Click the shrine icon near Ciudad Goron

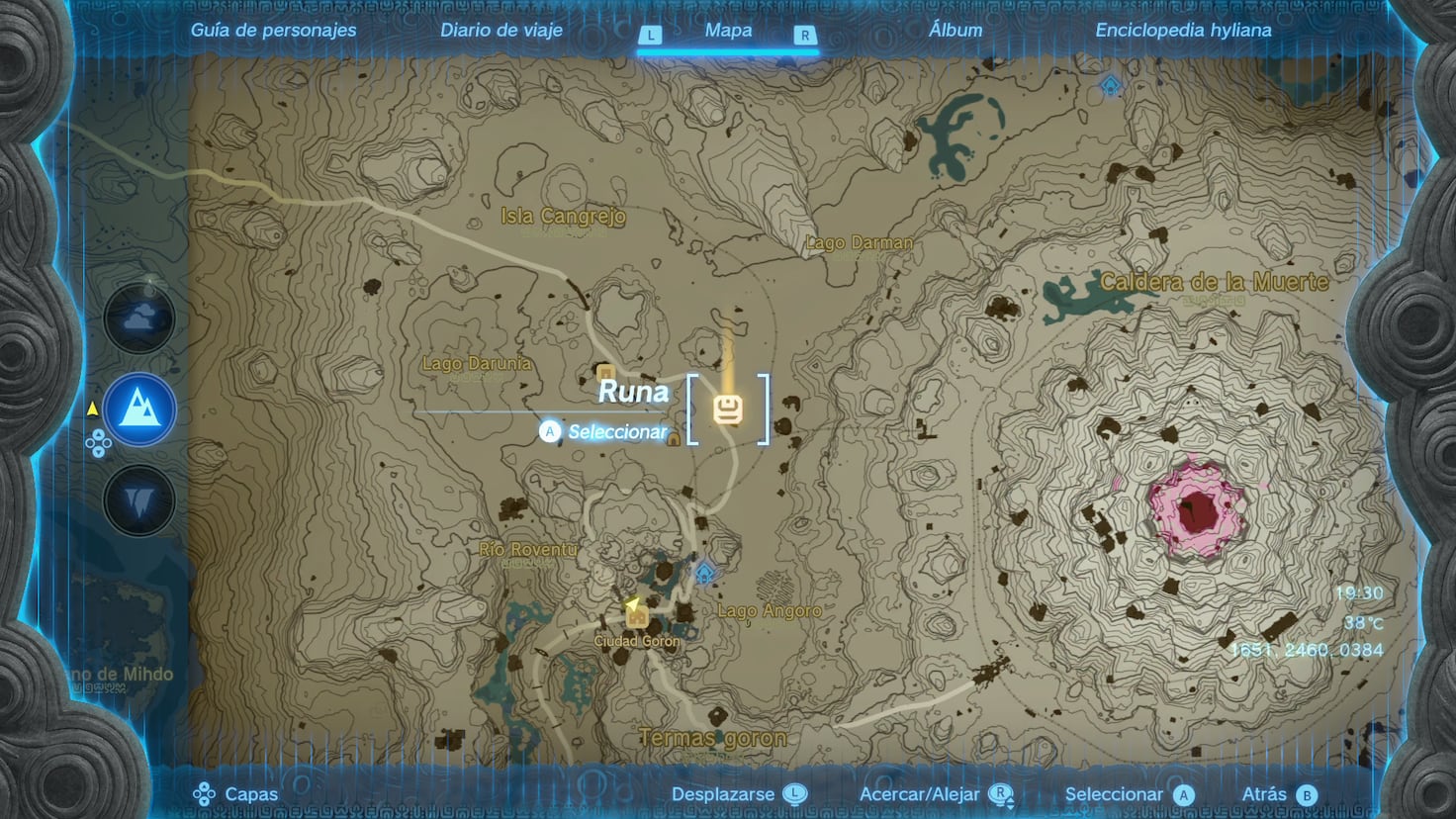tap(705, 573)
